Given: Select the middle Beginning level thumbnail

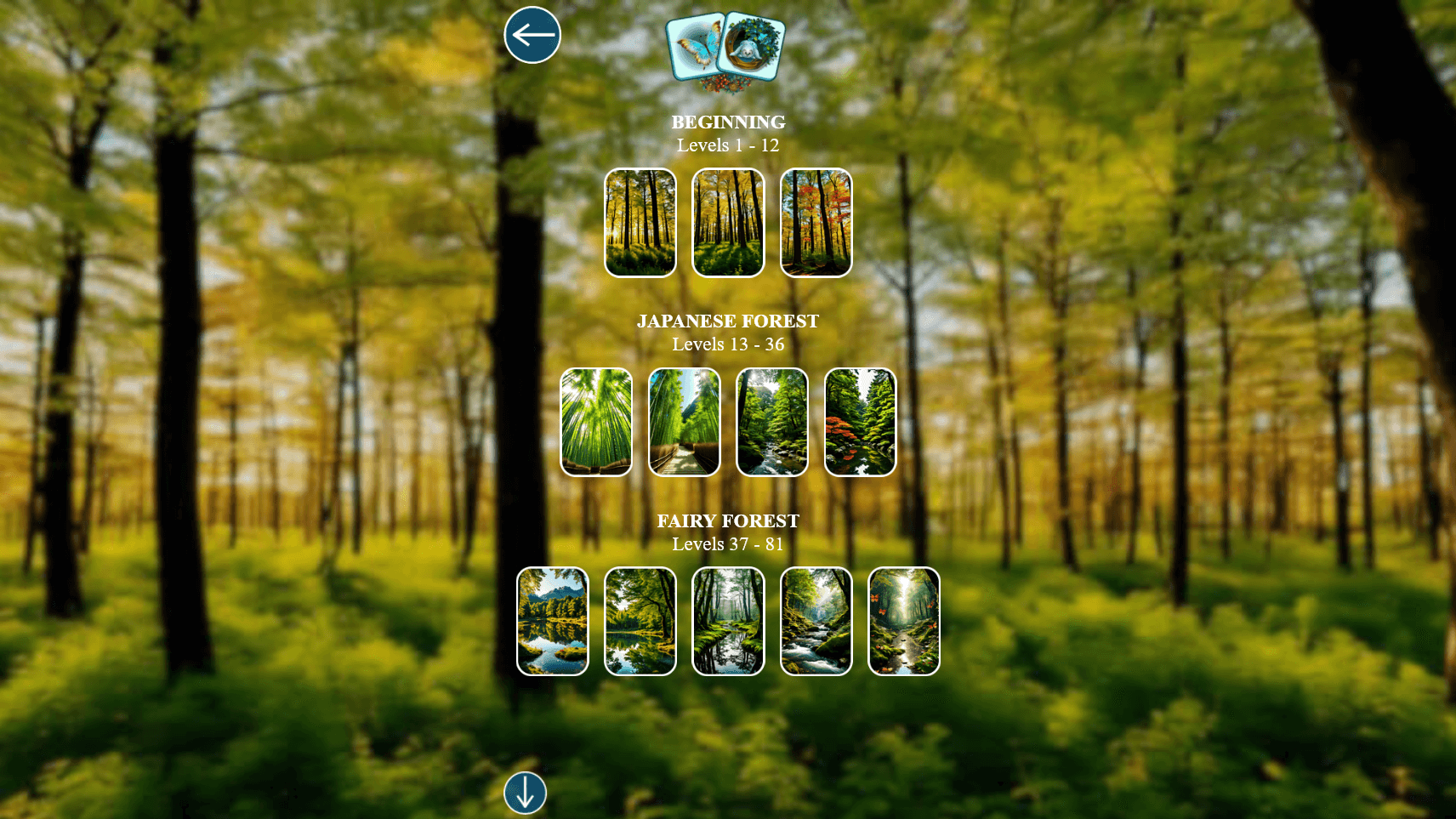Looking at the screenshot, I should click(x=727, y=223).
